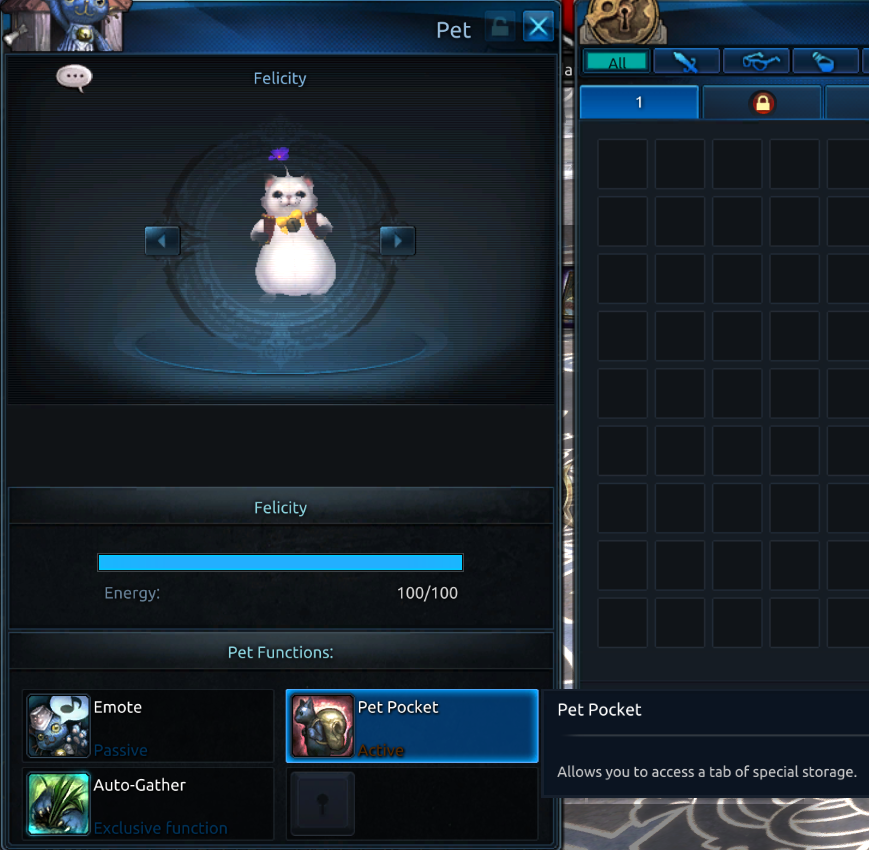The width and height of the screenshot is (869, 850).
Task: Open the speech bubble chat icon
Action: tap(74, 77)
